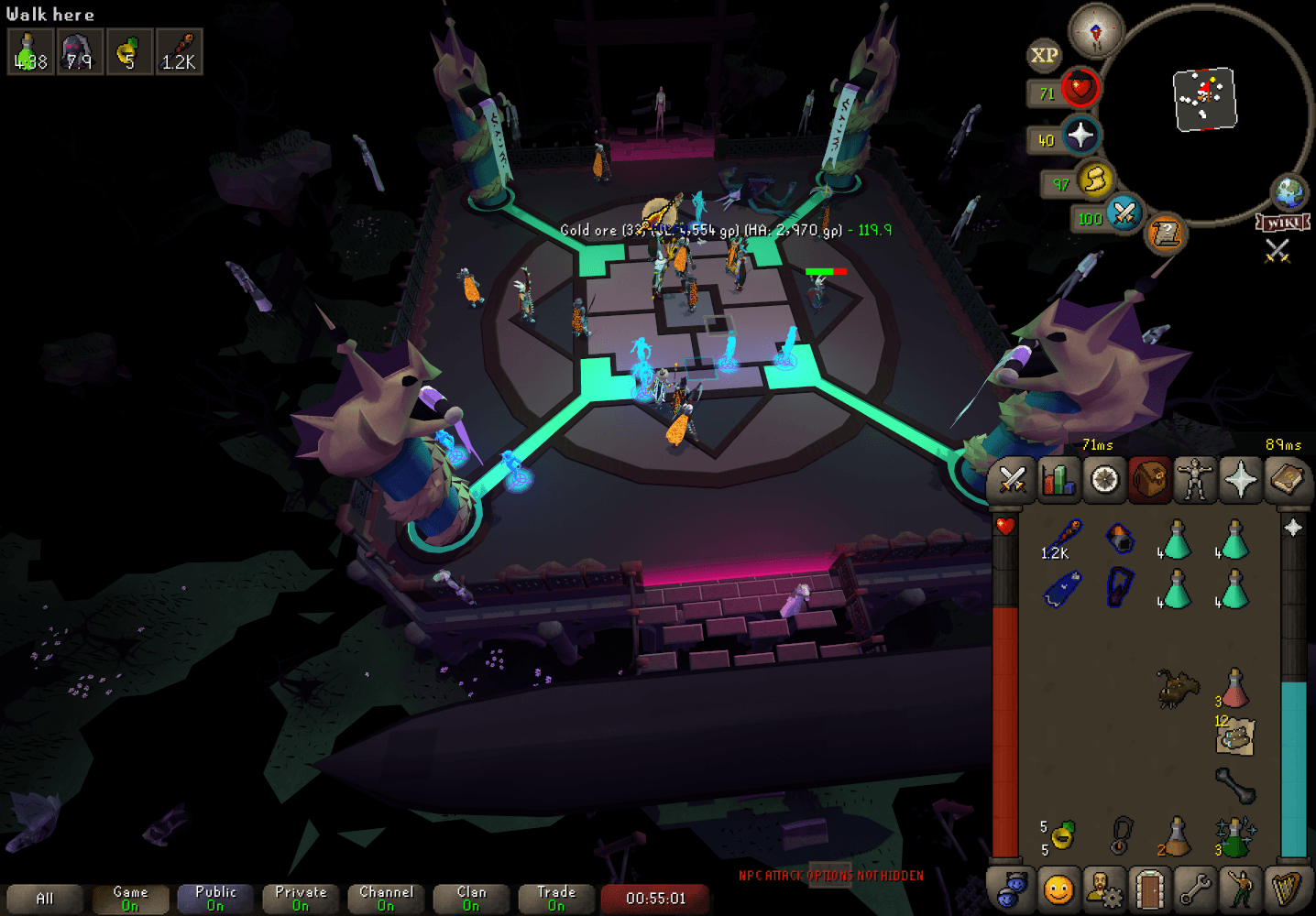Click the Logout door icon
Viewport: 1316px width, 916px height.
pyautogui.click(x=1150, y=889)
